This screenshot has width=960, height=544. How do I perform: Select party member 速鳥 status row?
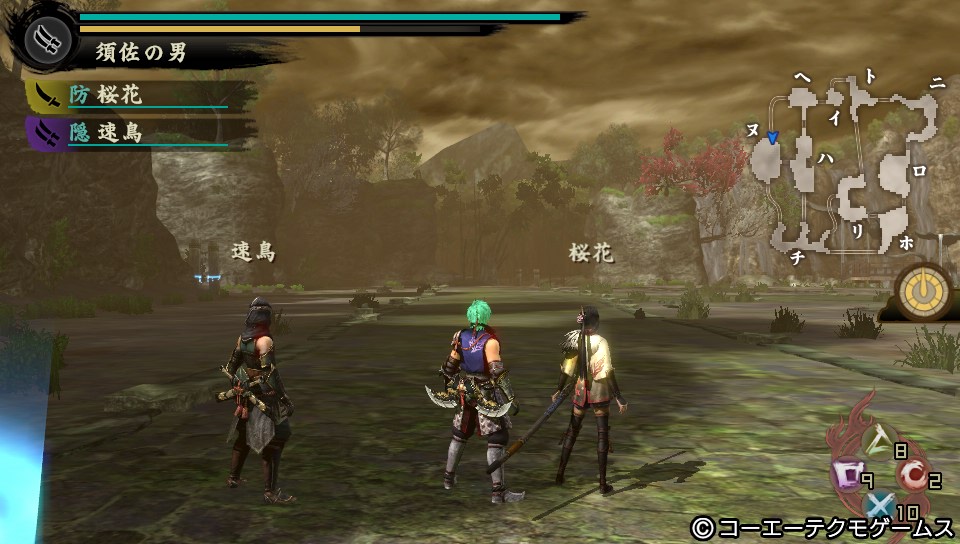click(x=130, y=133)
